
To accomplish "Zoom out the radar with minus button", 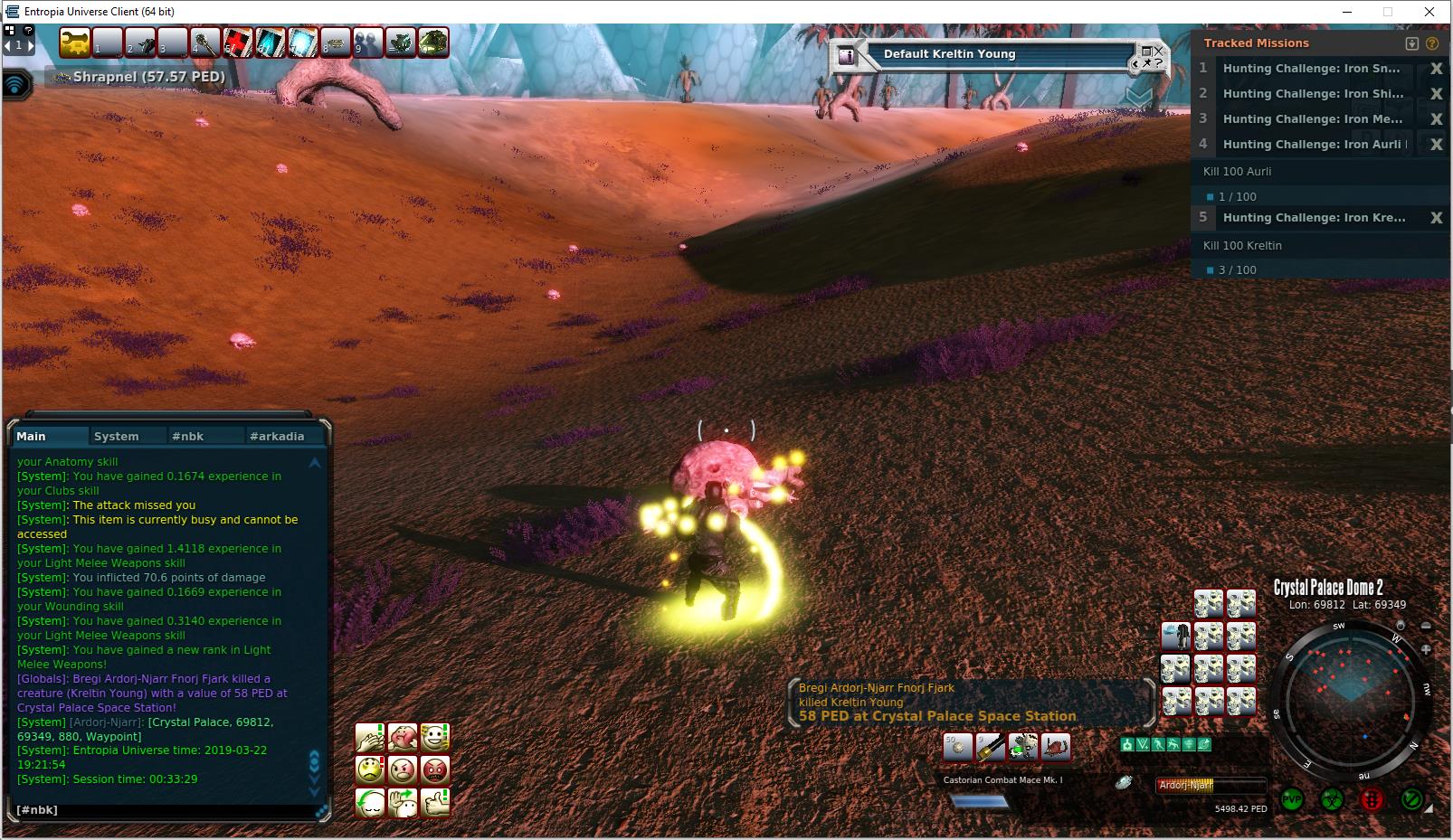I will click(1426, 626).
